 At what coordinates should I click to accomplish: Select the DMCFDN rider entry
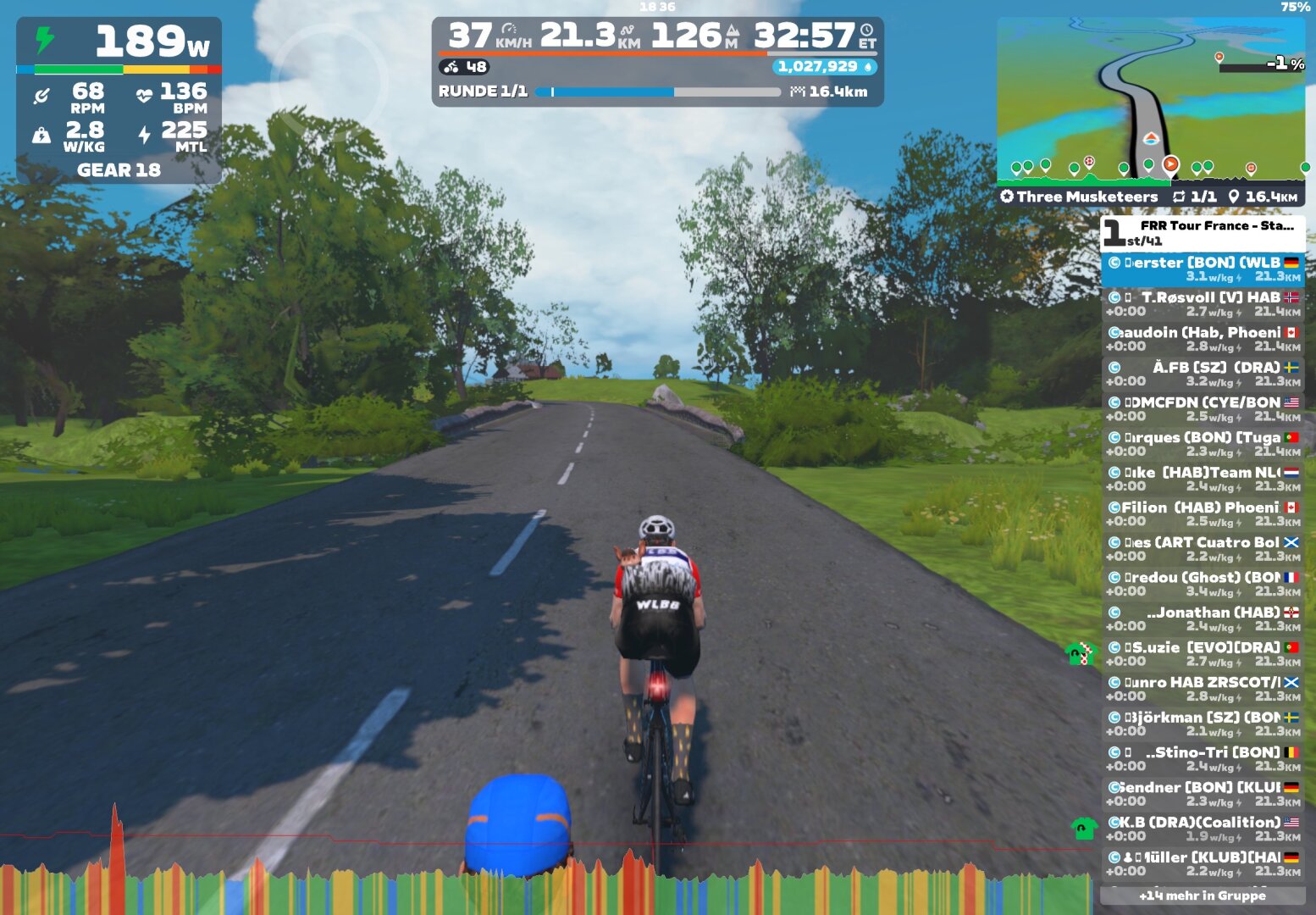(1203, 409)
